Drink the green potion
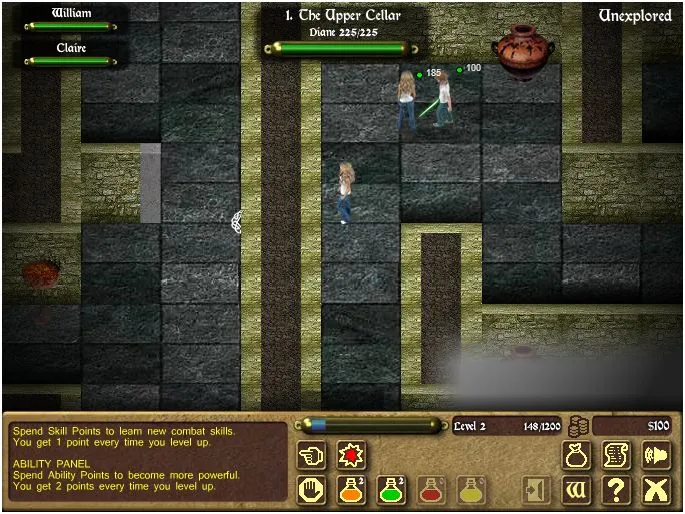Image resolution: width=685 pixels, height=514 pixels. point(391,490)
